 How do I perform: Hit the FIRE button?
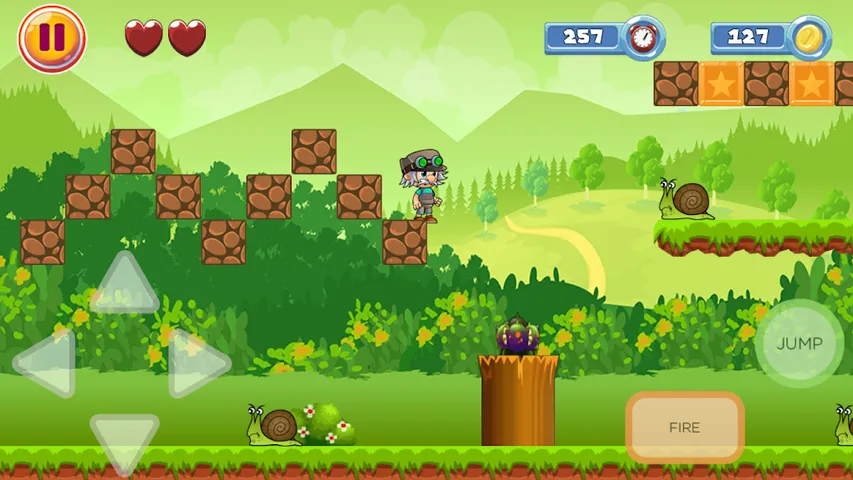tap(685, 427)
